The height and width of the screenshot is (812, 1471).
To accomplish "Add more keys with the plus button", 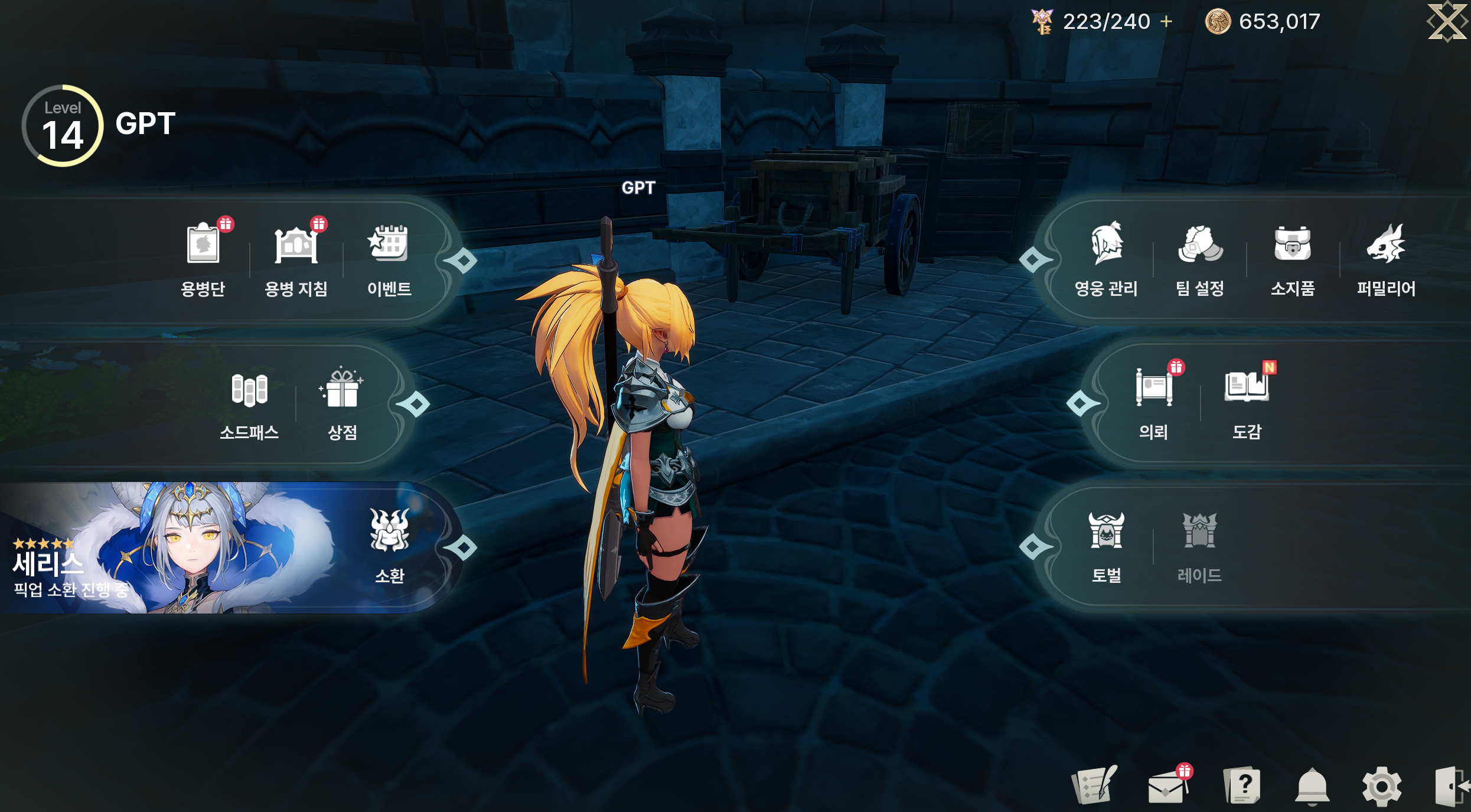I will pyautogui.click(x=1166, y=22).
